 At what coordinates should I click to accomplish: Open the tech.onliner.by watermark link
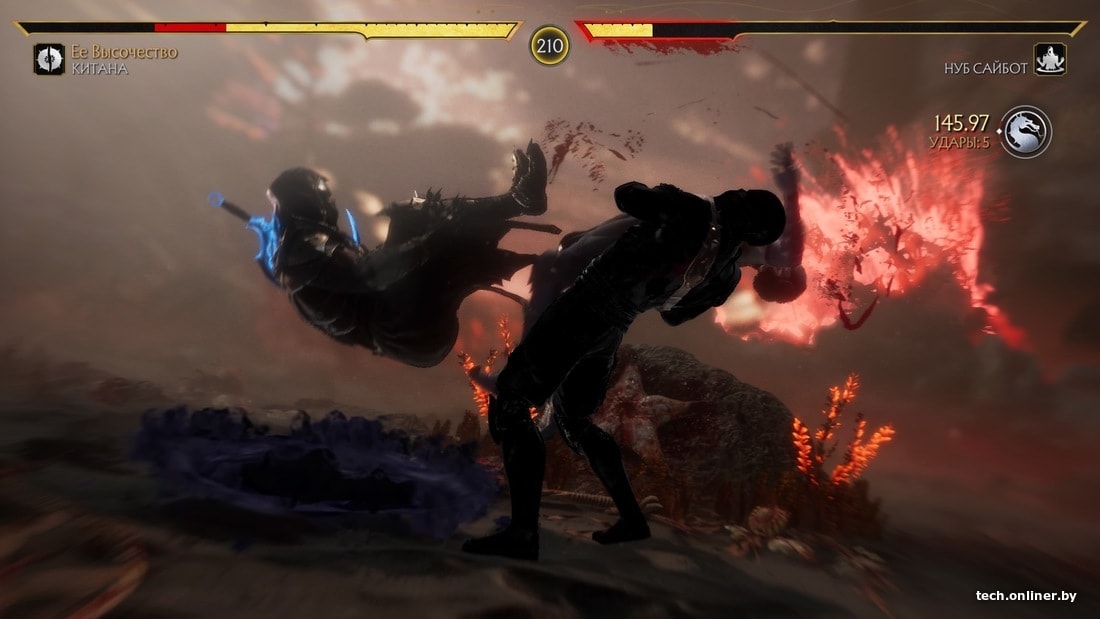point(1026,596)
